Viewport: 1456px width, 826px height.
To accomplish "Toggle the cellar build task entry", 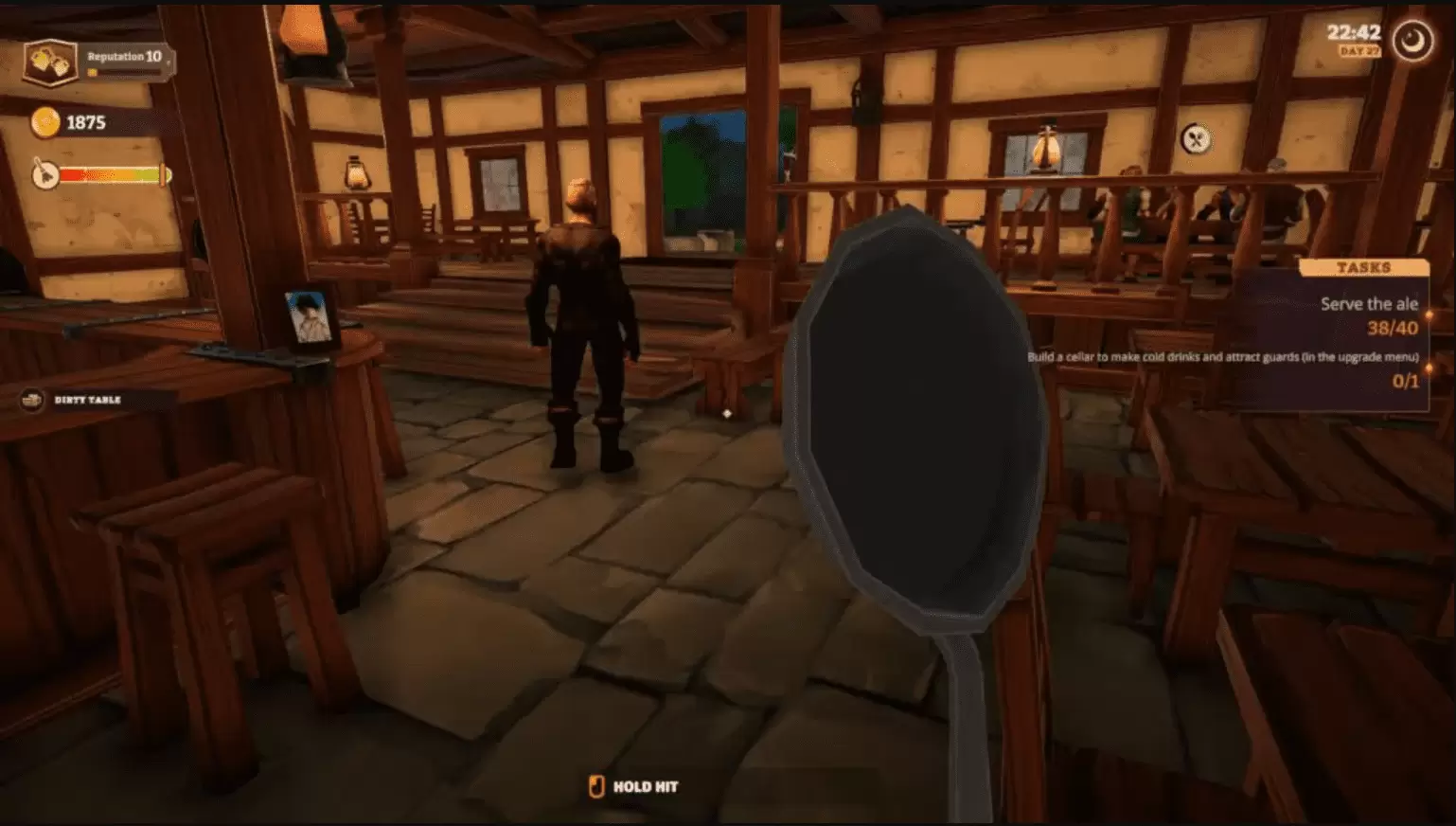I will coord(1221,359).
